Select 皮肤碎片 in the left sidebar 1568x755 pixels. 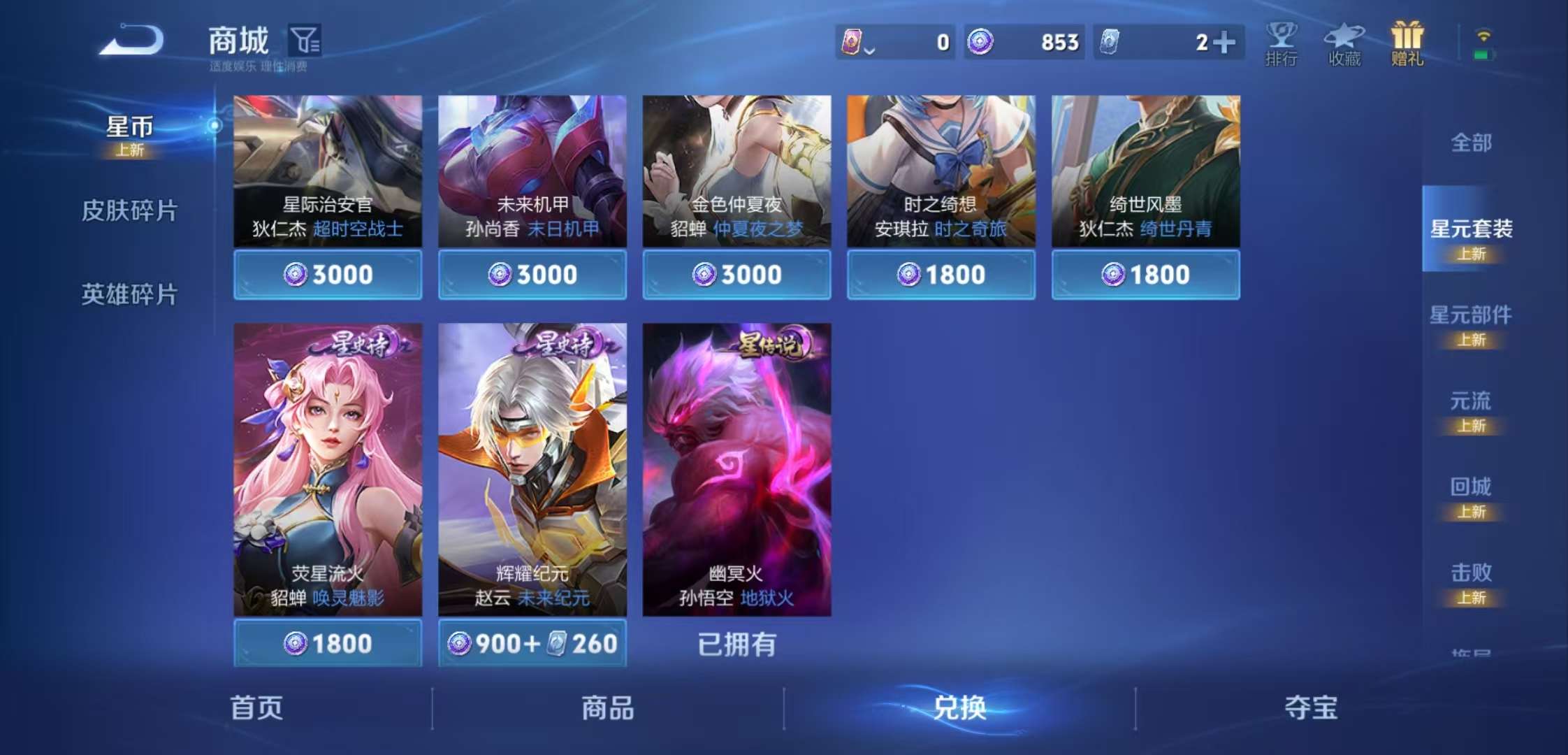point(129,210)
